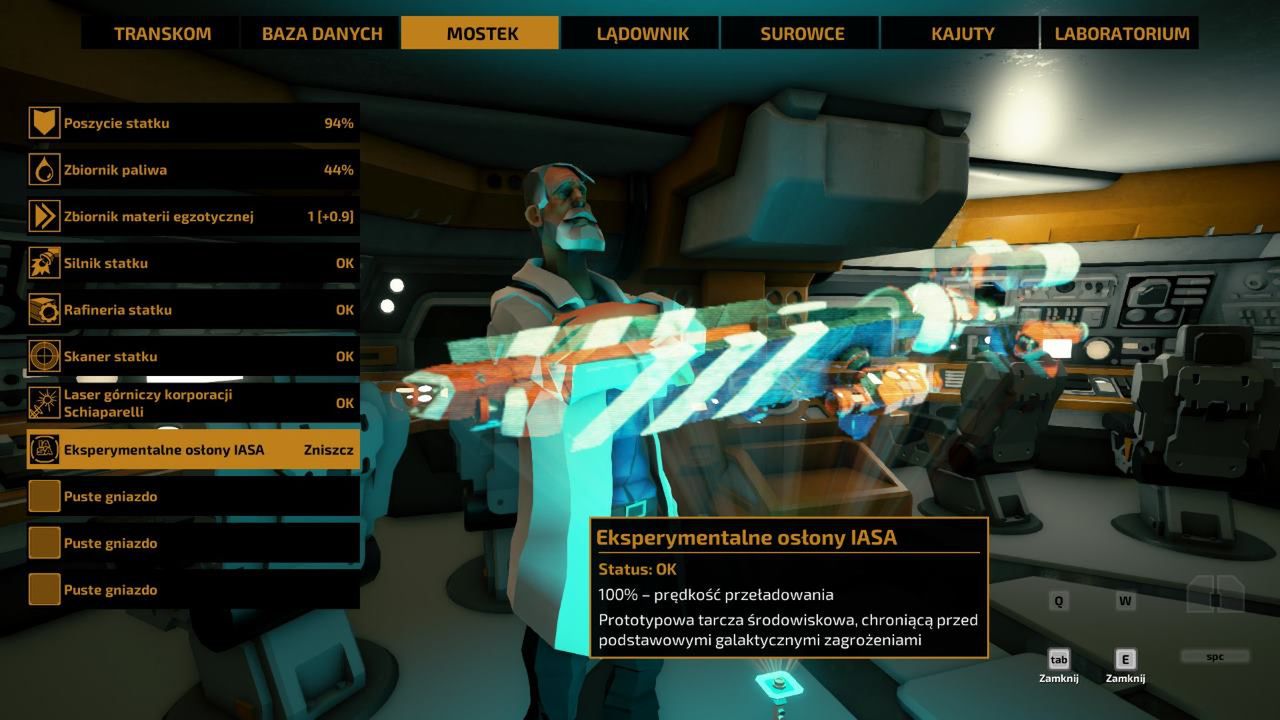This screenshot has width=1280, height=720.
Task: Select Laser górniczy korporacji Schiaparelli
Action: [193, 403]
